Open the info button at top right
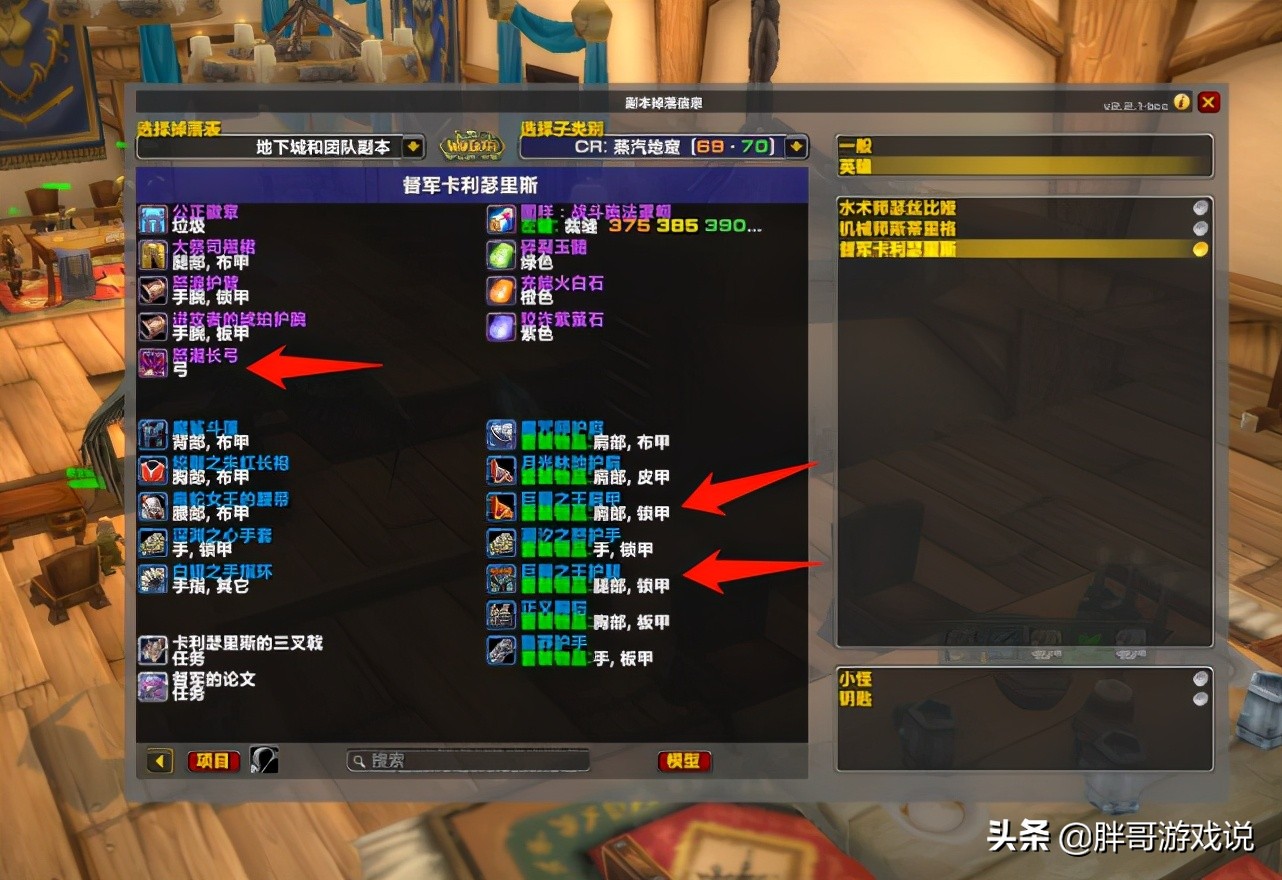The height and width of the screenshot is (880, 1282). (1181, 102)
